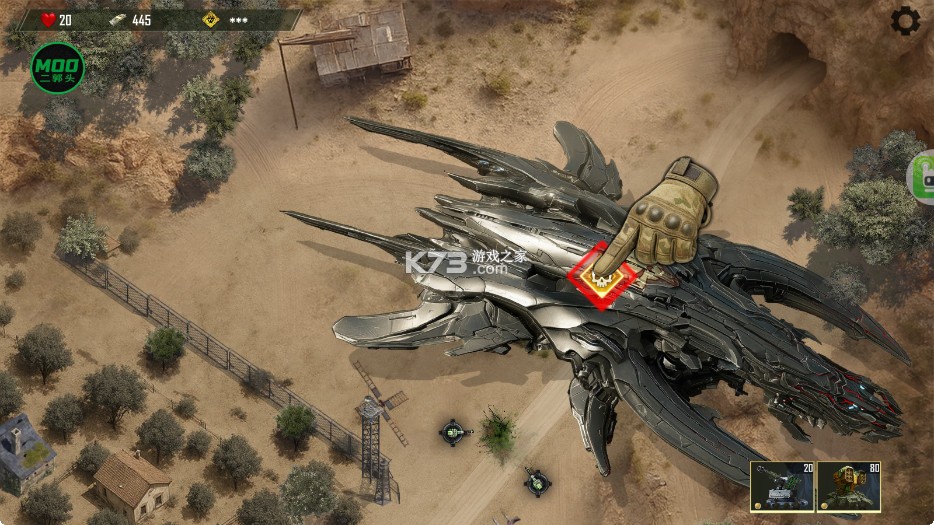934x525 pixels.
Task: Select the machine gun turret card costing 20
Action: (782, 486)
